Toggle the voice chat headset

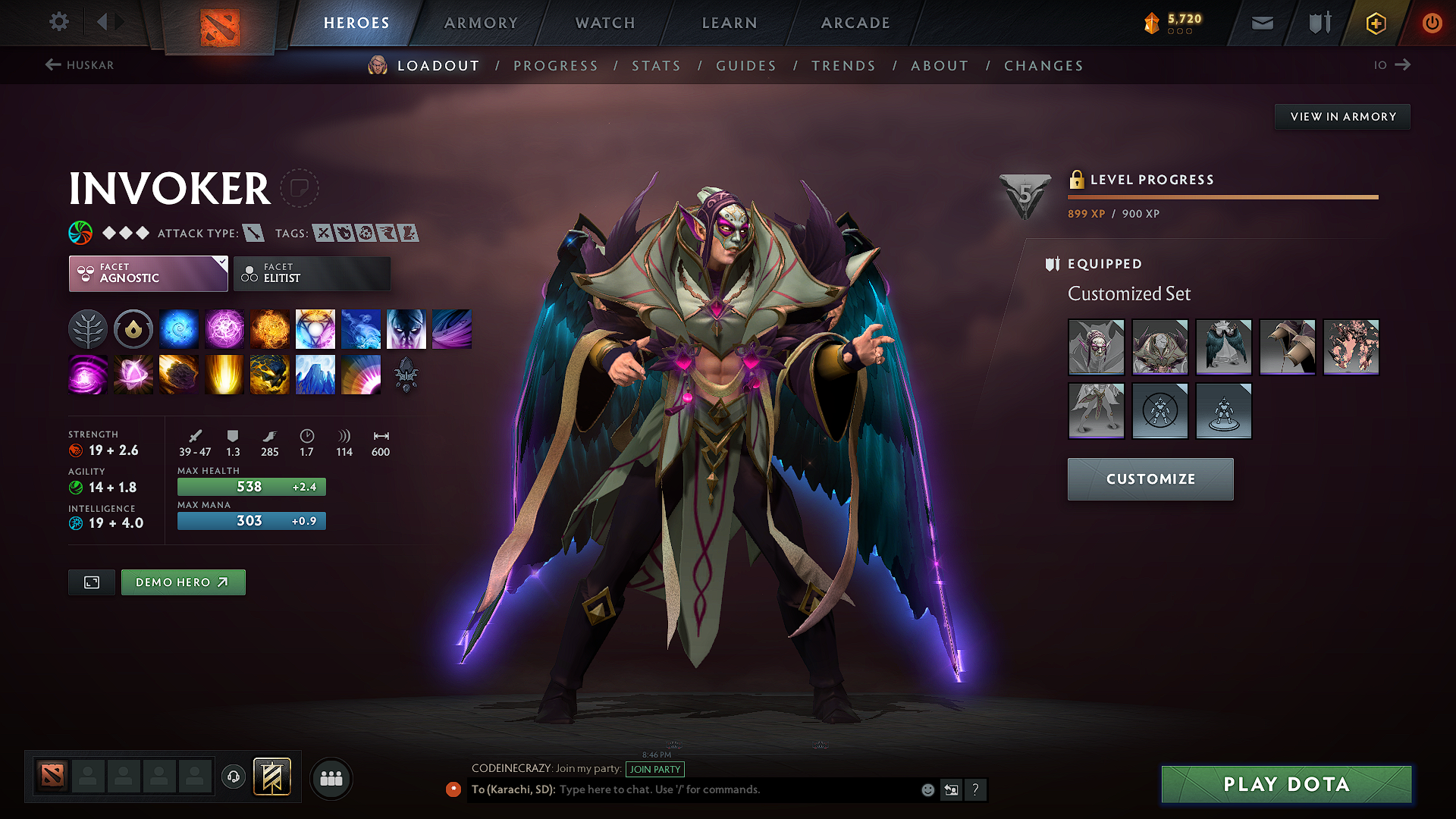pos(233,777)
